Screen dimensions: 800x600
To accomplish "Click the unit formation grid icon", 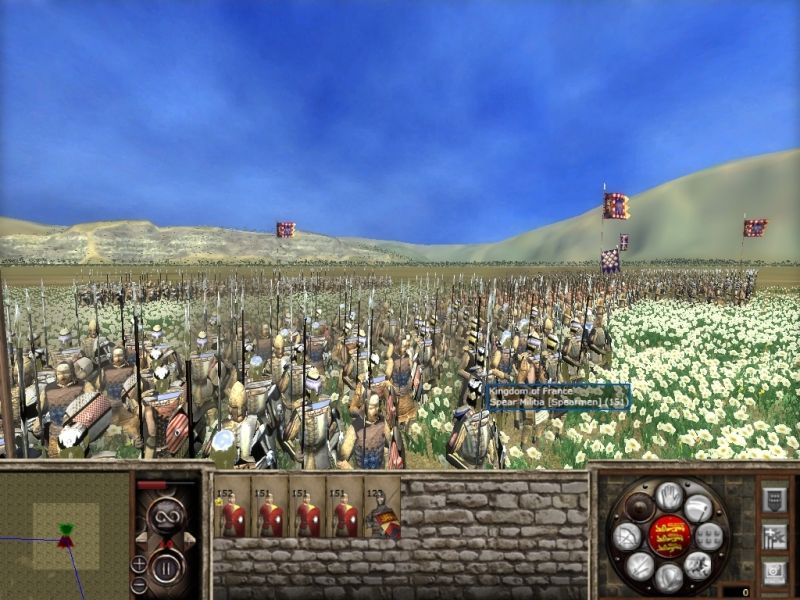I will click(709, 536).
